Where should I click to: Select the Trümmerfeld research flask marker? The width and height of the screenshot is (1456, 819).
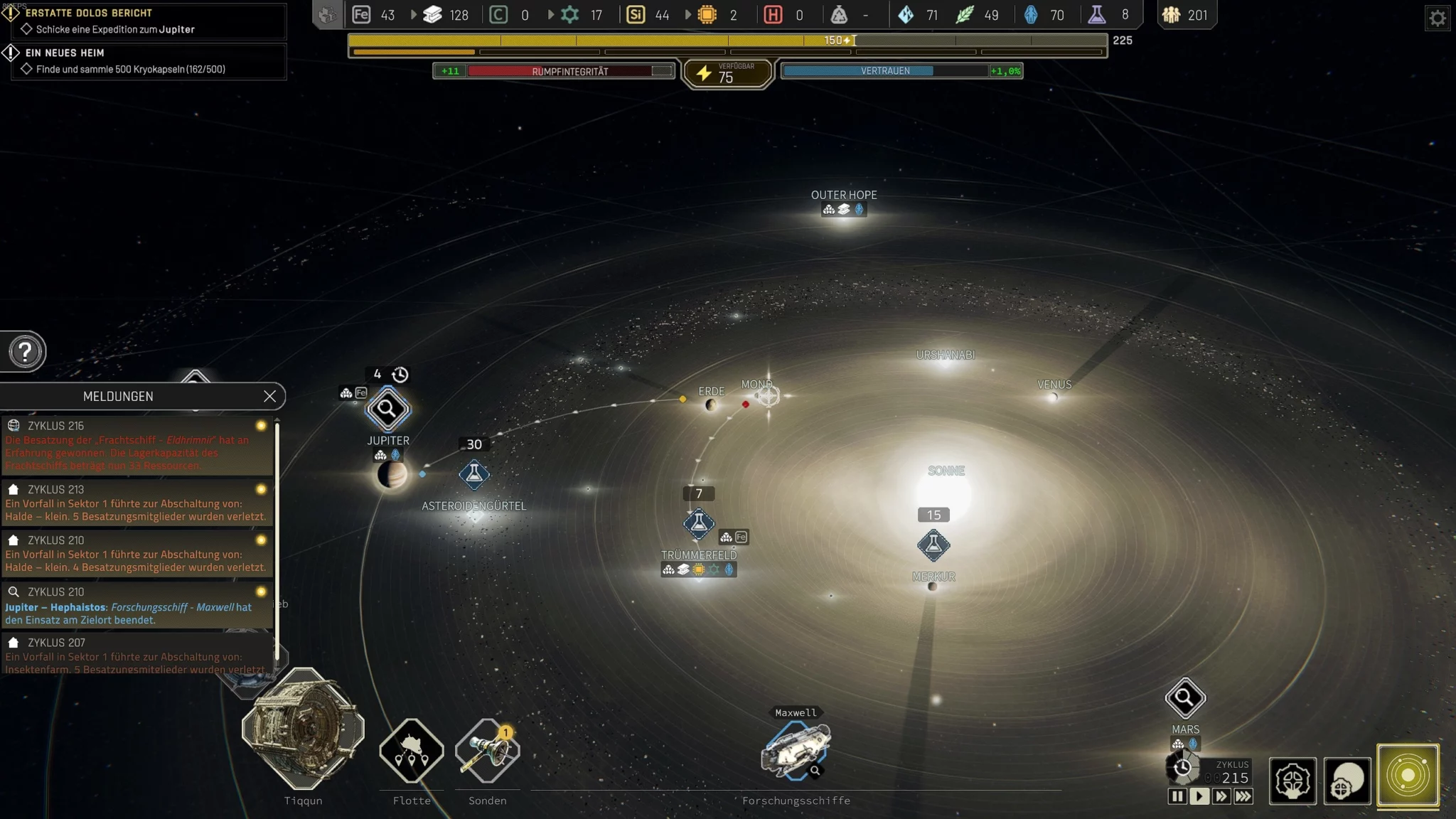699,524
